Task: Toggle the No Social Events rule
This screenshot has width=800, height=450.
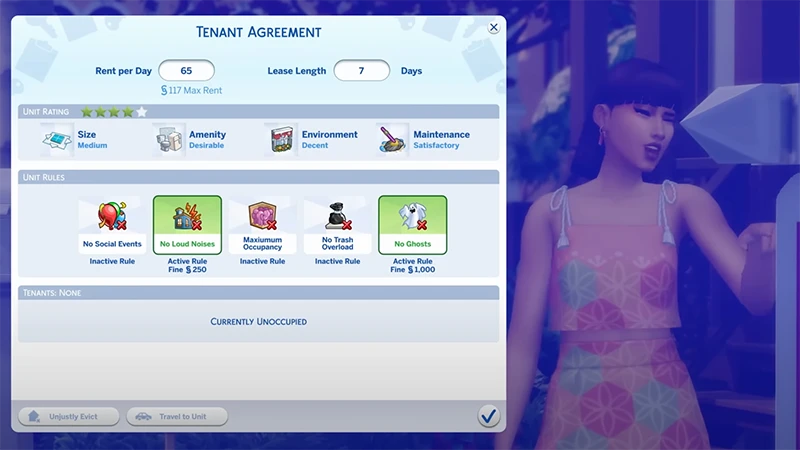Action: (x=113, y=225)
